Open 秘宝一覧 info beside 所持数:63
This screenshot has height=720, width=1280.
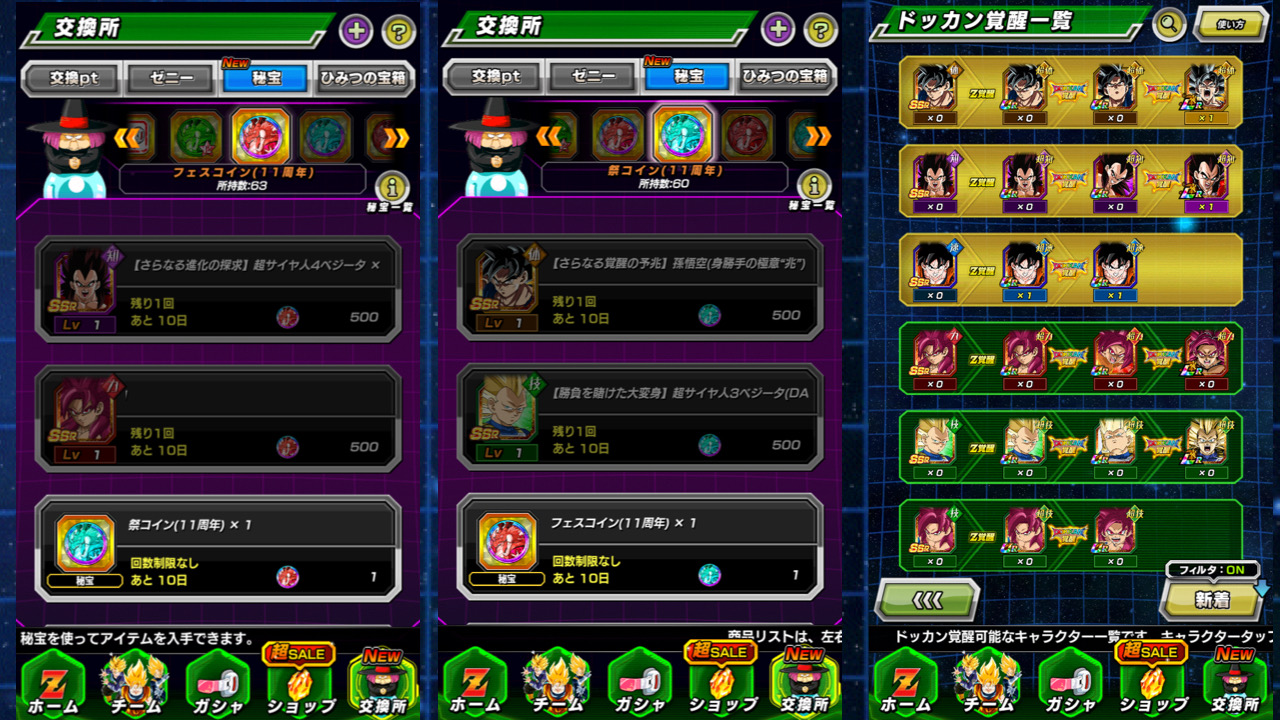click(x=393, y=186)
